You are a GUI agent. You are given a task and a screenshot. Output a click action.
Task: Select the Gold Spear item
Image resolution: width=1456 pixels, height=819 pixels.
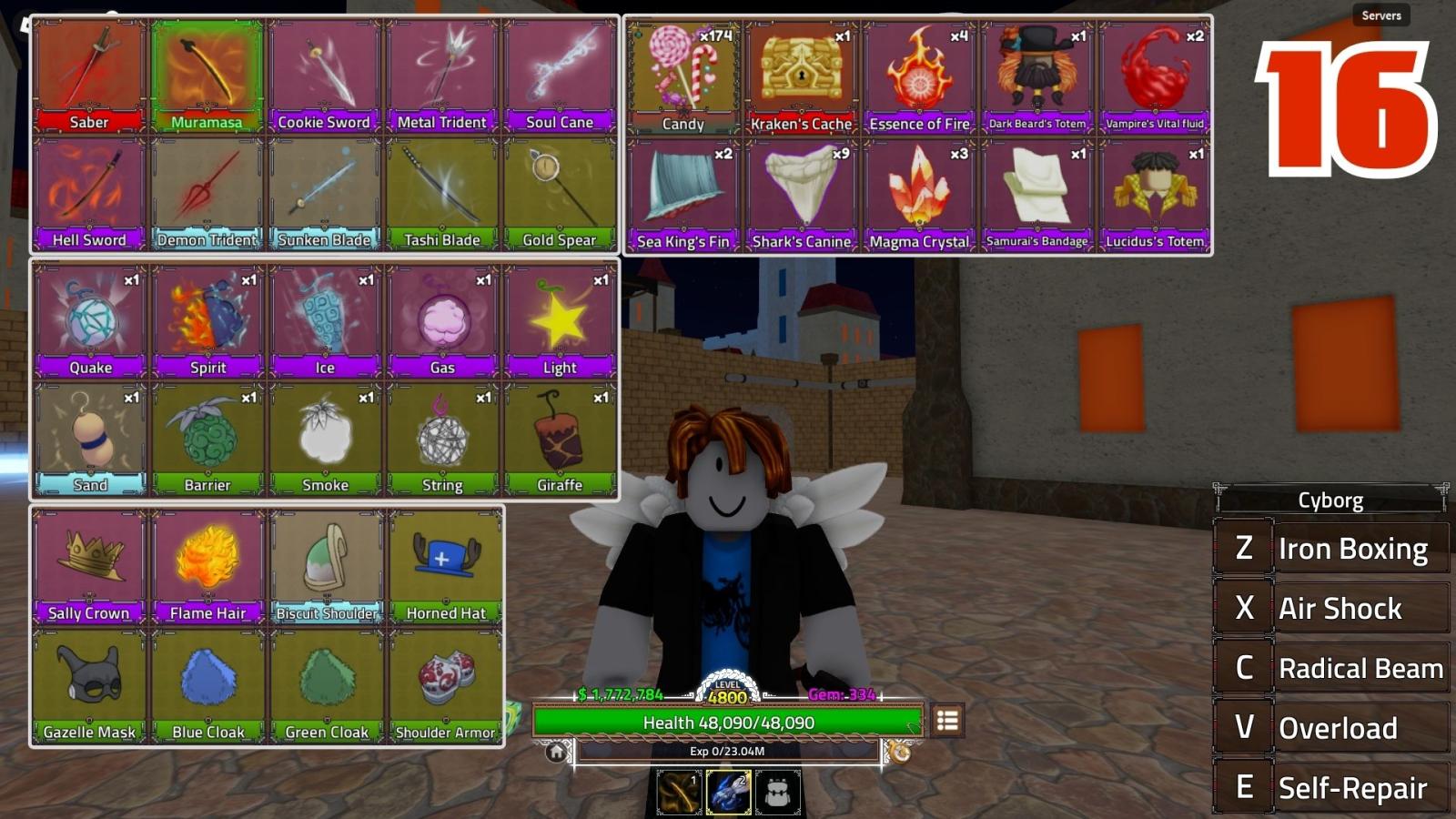tap(559, 194)
